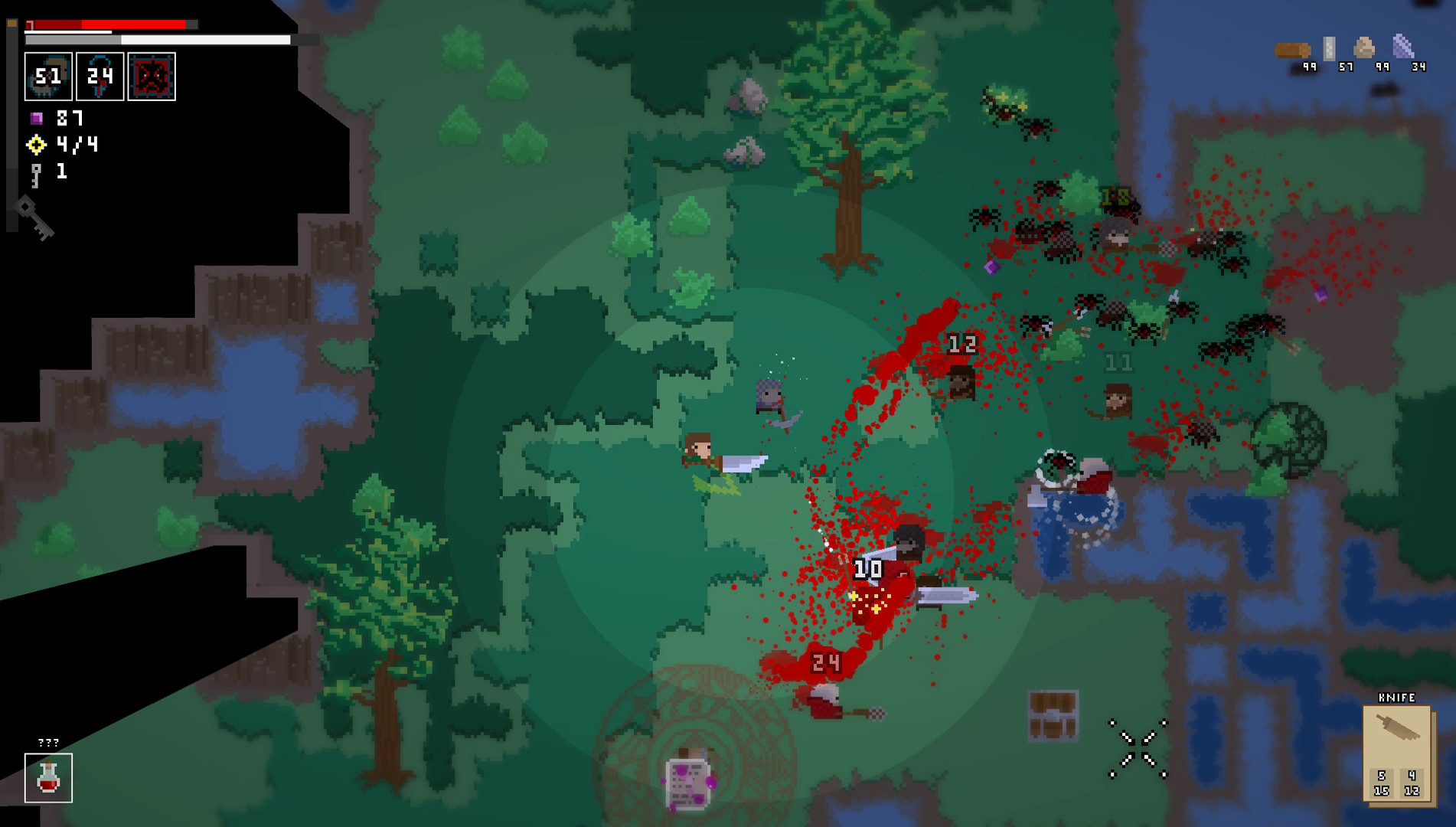
Task: Click the yellow star icon next to 4/4
Action: 35,145
